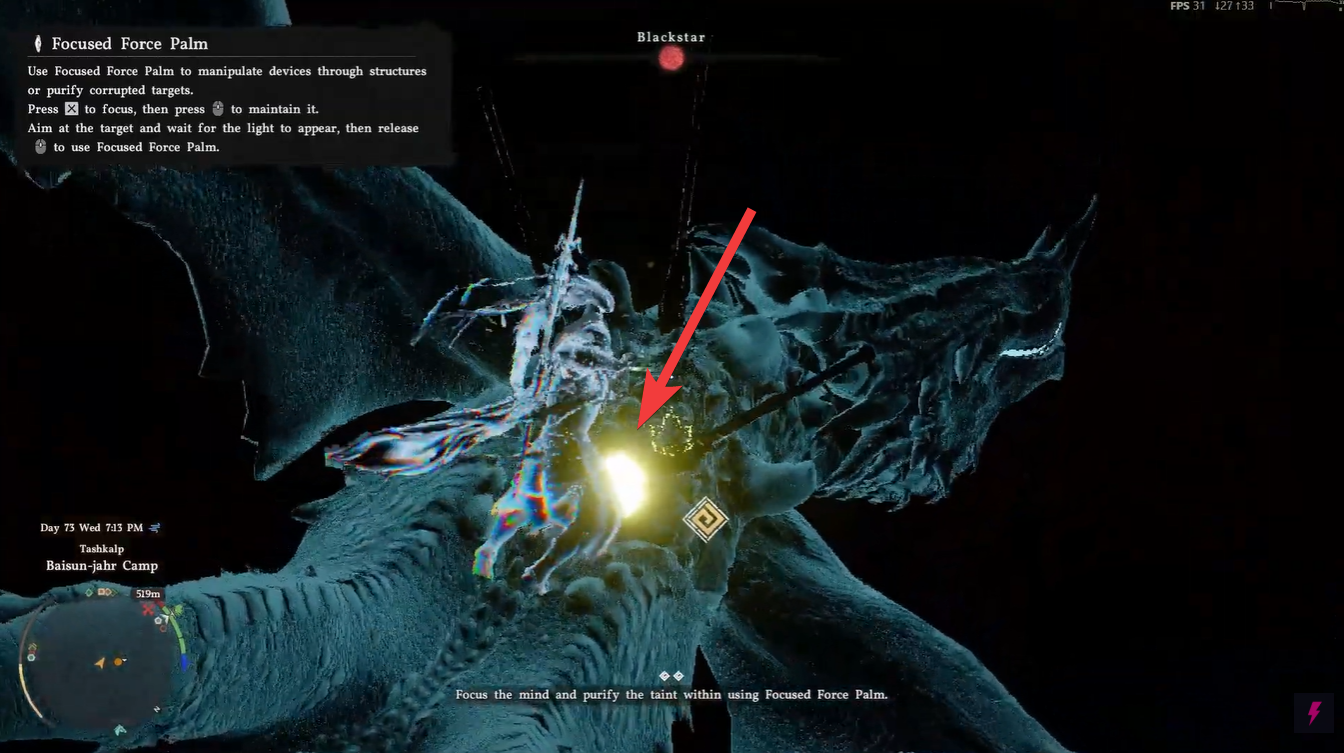The width and height of the screenshot is (1344, 753).
Task: Click the green hexagon marker on the minimap's left edge
Action: 31,657
